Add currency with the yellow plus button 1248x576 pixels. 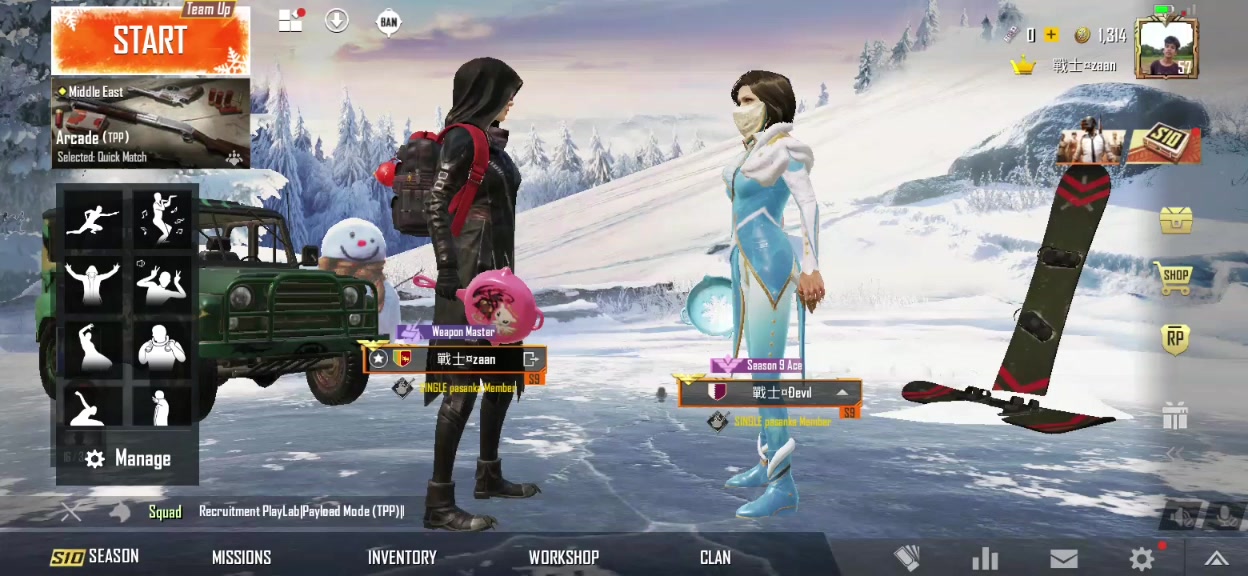[1051, 35]
